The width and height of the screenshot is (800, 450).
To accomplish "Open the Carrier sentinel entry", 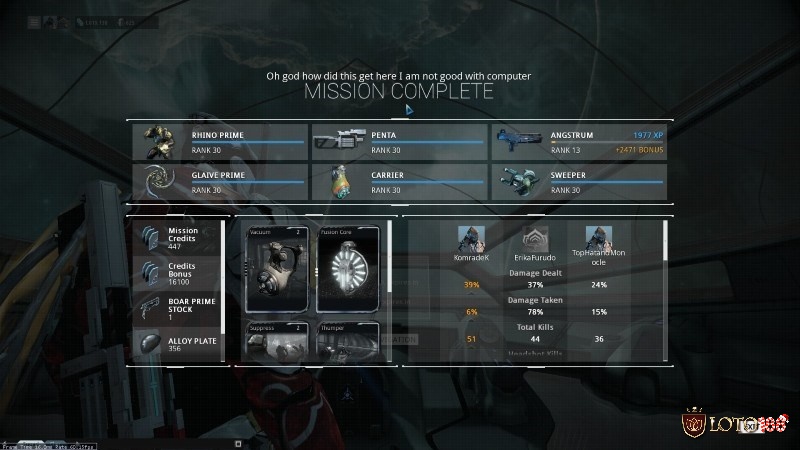I will pyautogui.click(x=398, y=182).
